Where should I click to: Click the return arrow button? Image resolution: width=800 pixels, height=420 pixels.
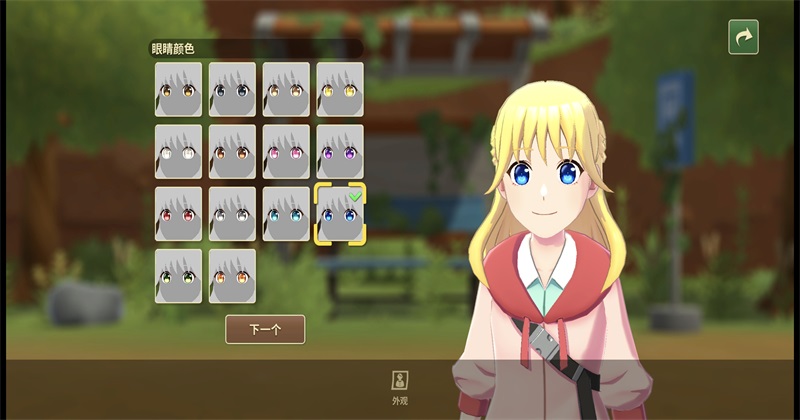(x=743, y=37)
